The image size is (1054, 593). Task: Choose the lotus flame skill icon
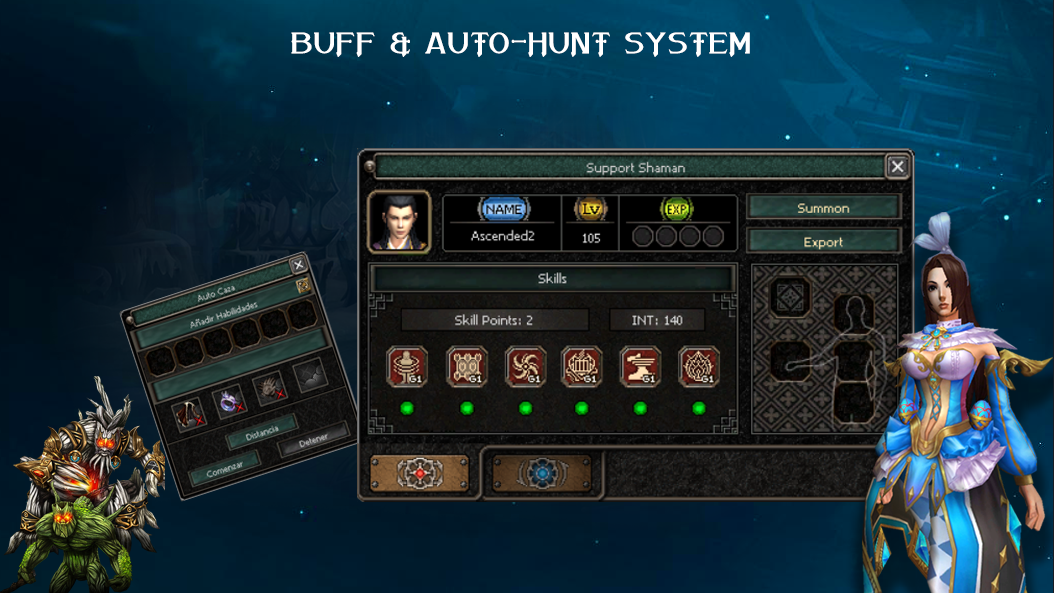point(699,367)
